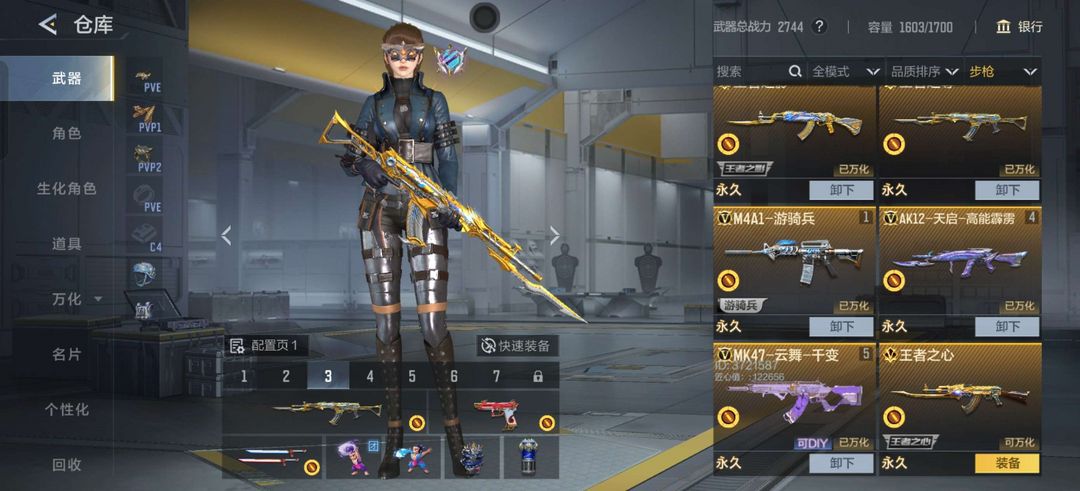Equip 王者之心 with the 装备 button
1080x491 pixels.
(1007, 463)
